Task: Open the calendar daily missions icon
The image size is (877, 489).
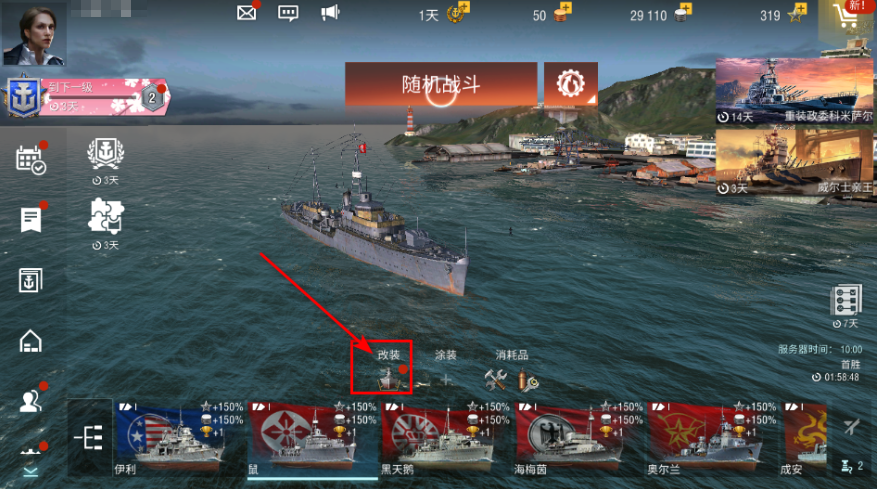Action: [31, 160]
